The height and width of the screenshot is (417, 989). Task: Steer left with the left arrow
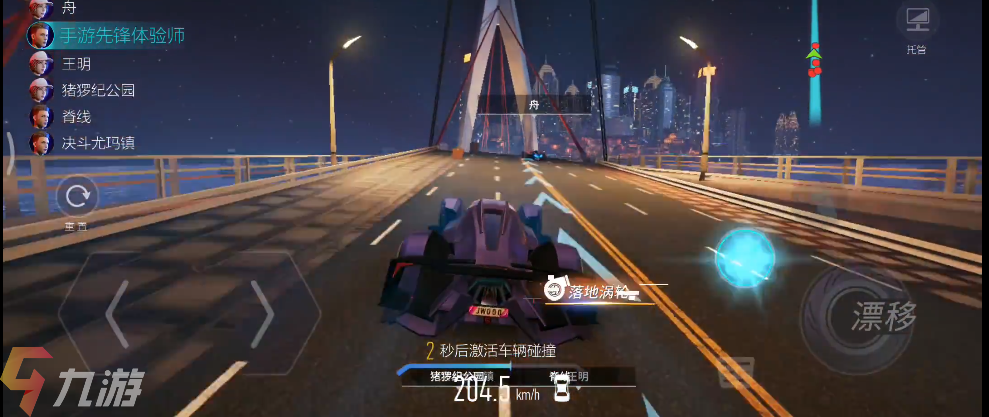click(x=116, y=313)
